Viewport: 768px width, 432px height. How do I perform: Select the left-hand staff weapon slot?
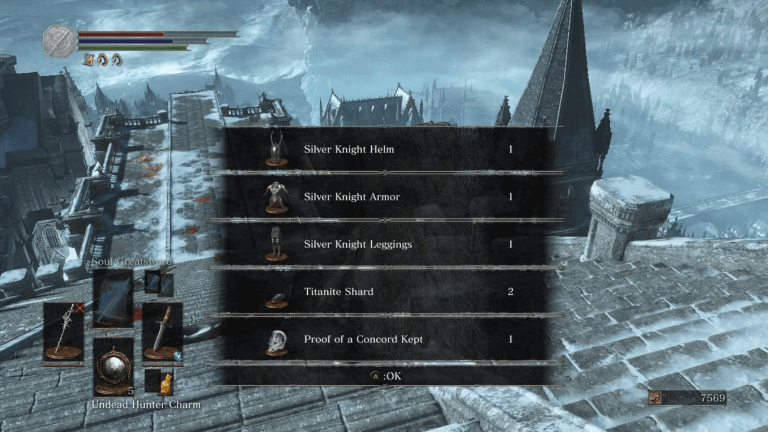click(x=63, y=332)
